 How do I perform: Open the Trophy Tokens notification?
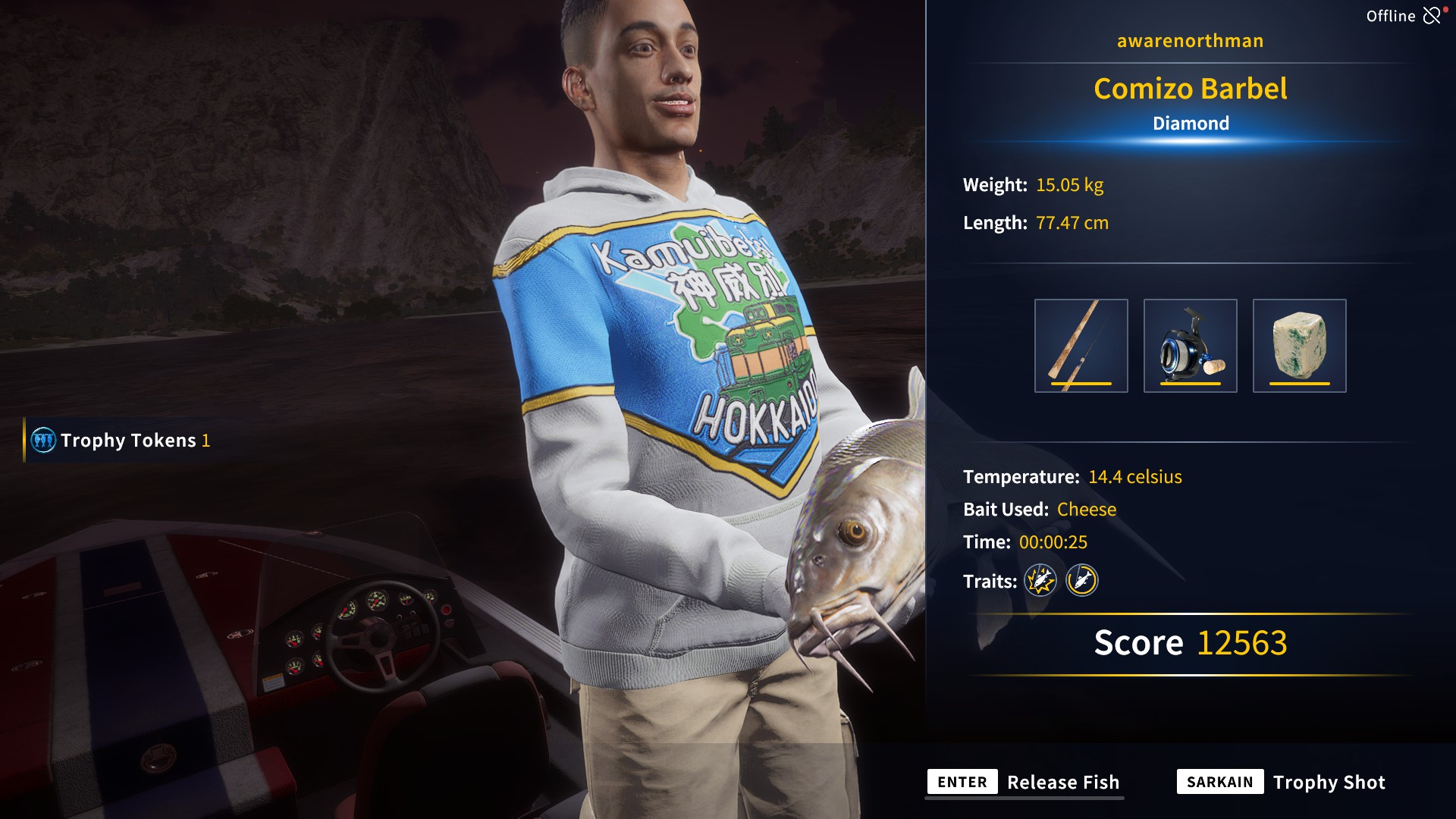121,441
